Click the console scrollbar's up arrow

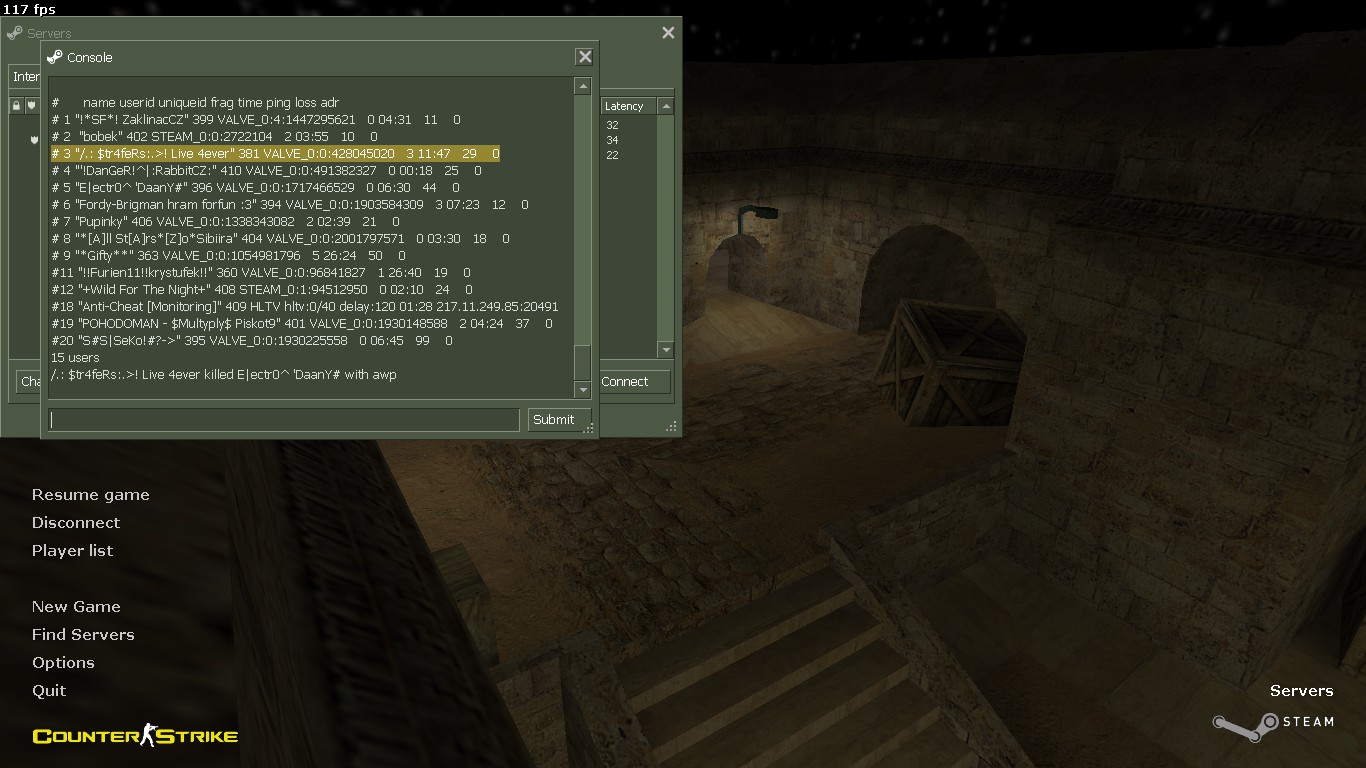(x=583, y=87)
